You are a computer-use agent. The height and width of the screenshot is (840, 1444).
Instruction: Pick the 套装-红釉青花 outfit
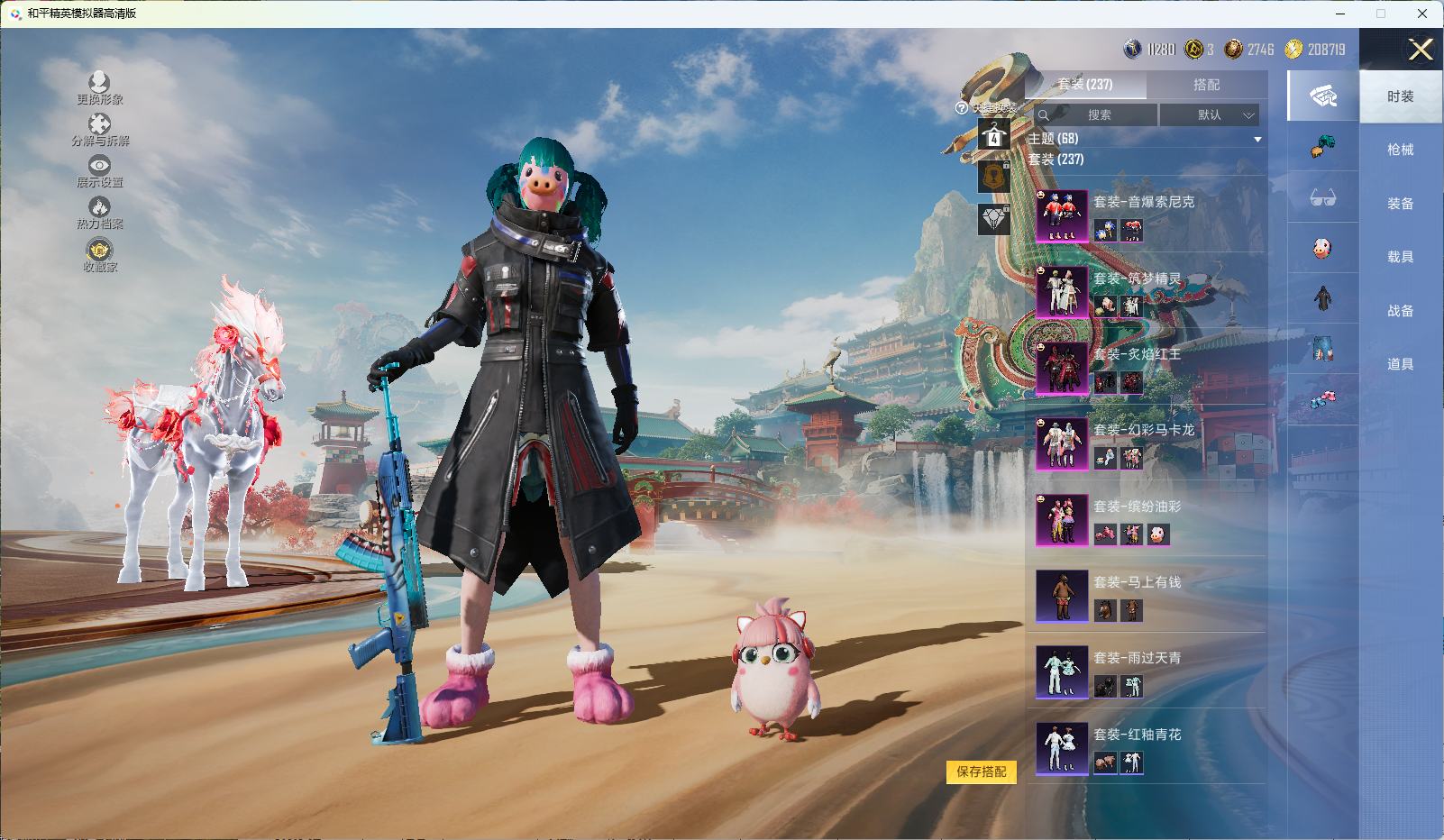pyautogui.click(x=1145, y=748)
